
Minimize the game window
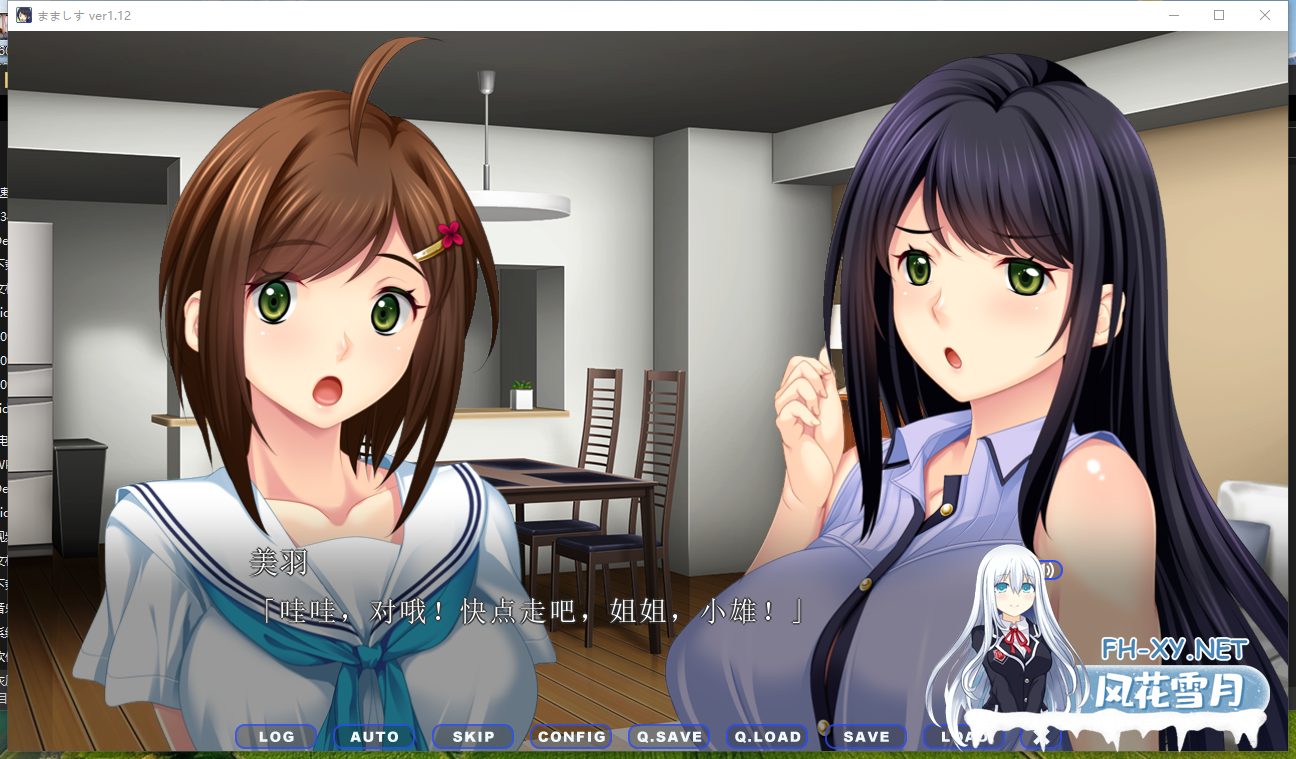(x=1173, y=15)
